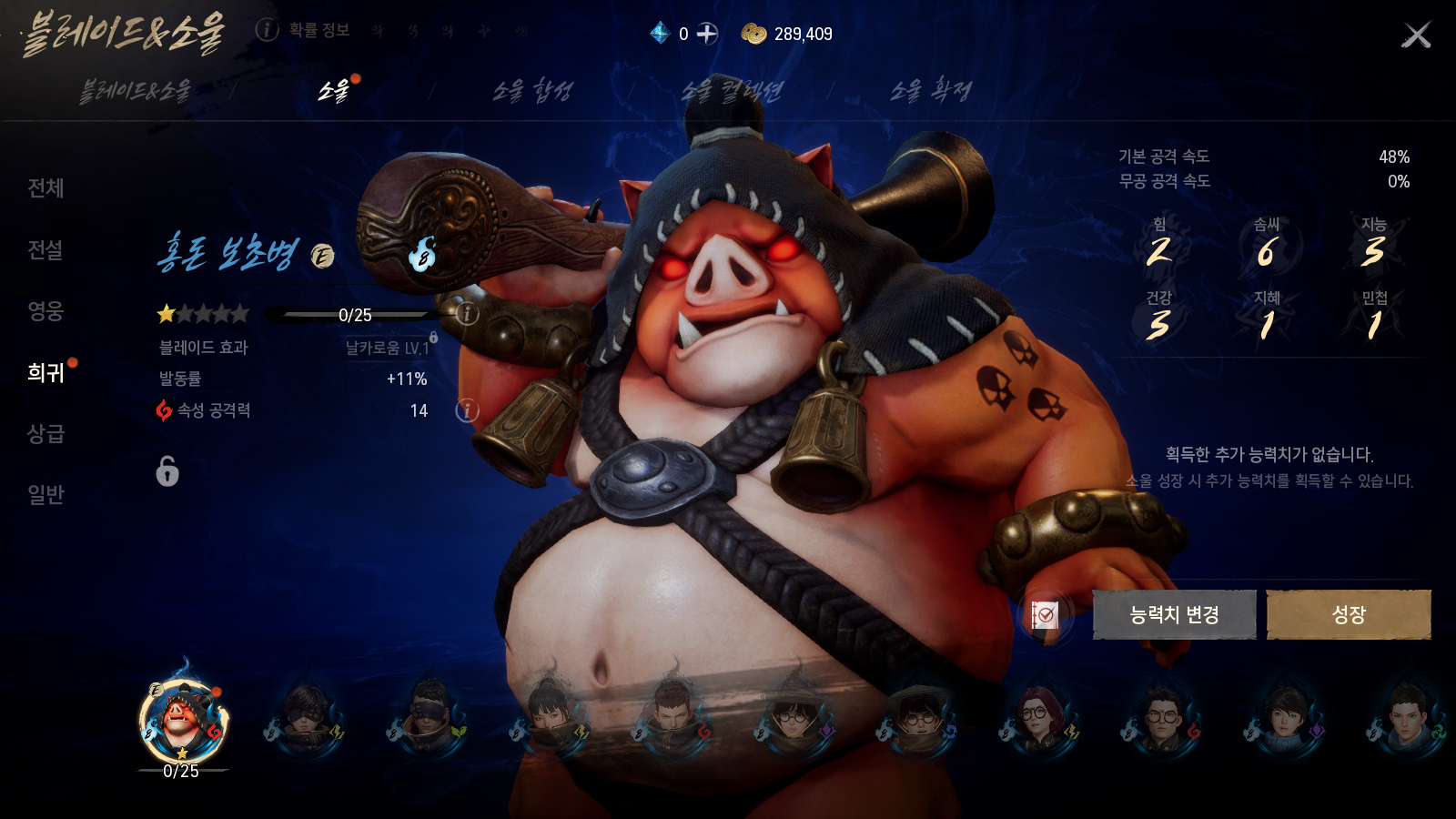
Task: Click the 능력치 변경 button
Action: click(x=1174, y=614)
